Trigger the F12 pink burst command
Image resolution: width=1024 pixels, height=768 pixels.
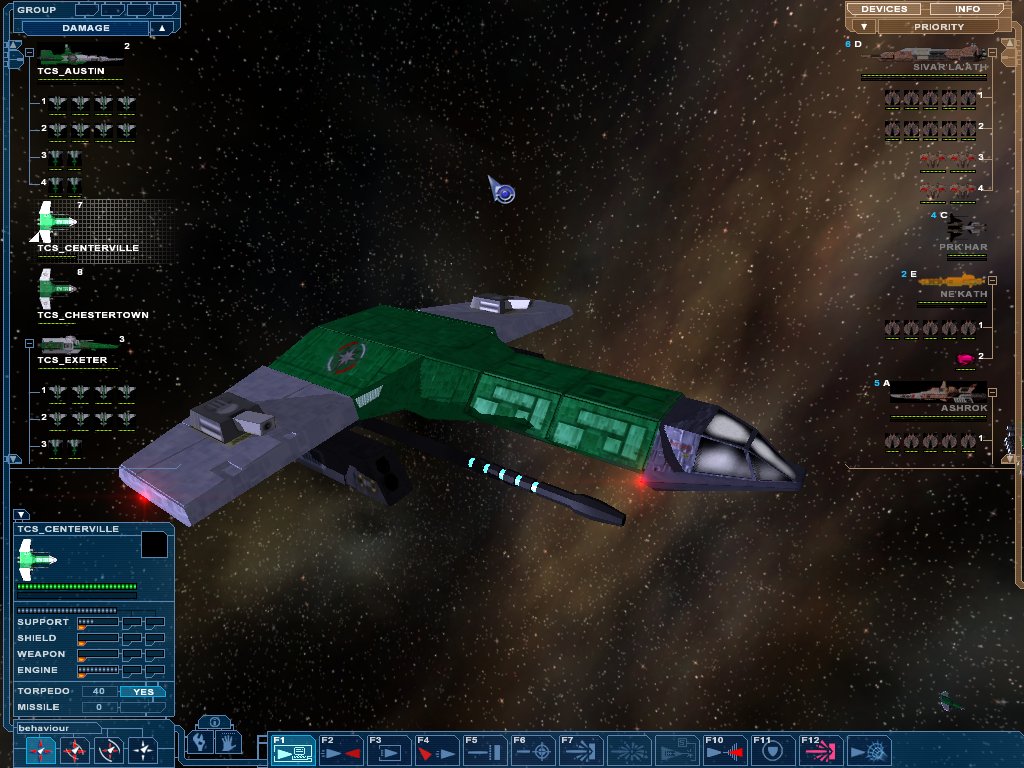(822, 750)
